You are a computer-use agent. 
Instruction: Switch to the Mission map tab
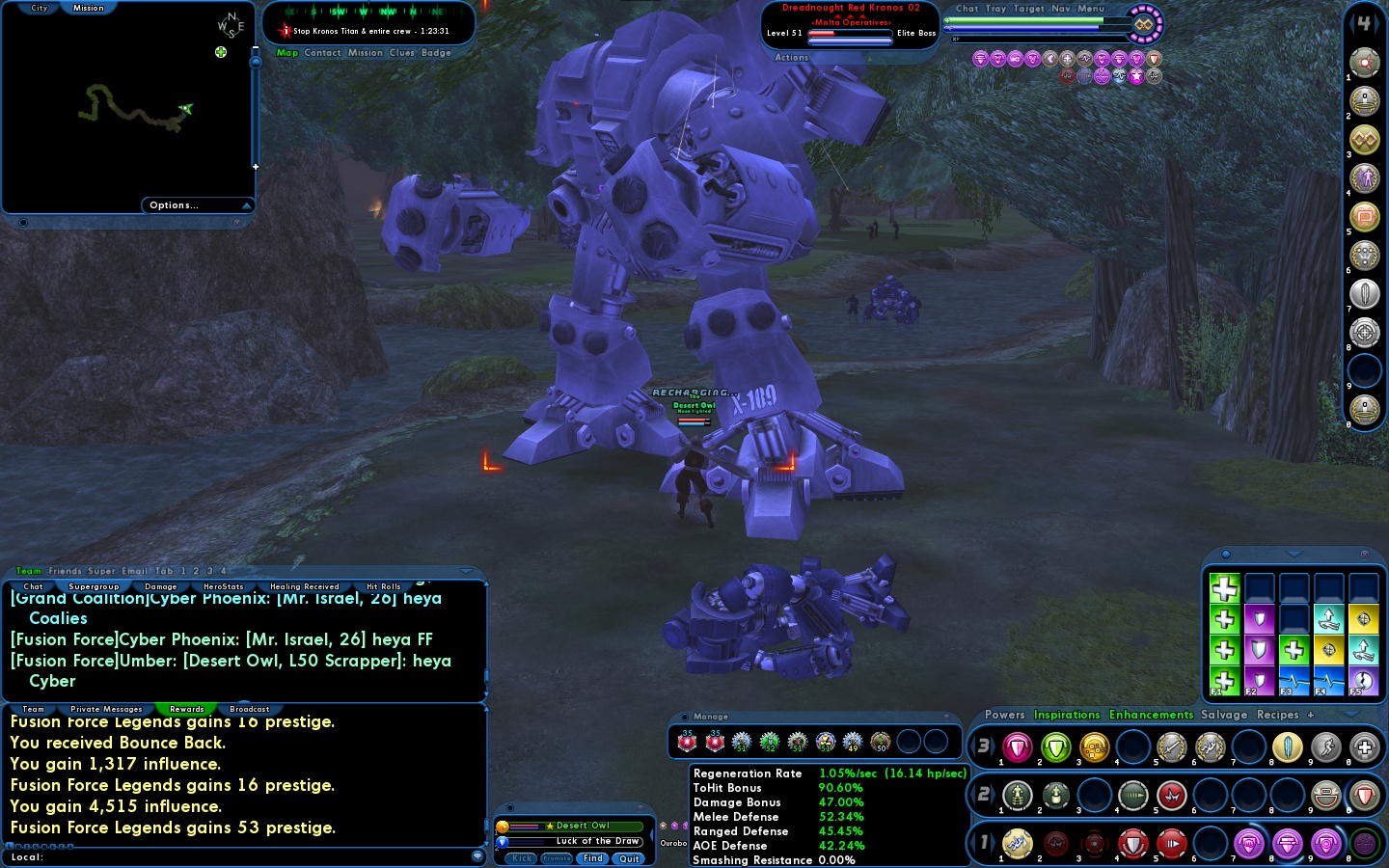coord(88,8)
